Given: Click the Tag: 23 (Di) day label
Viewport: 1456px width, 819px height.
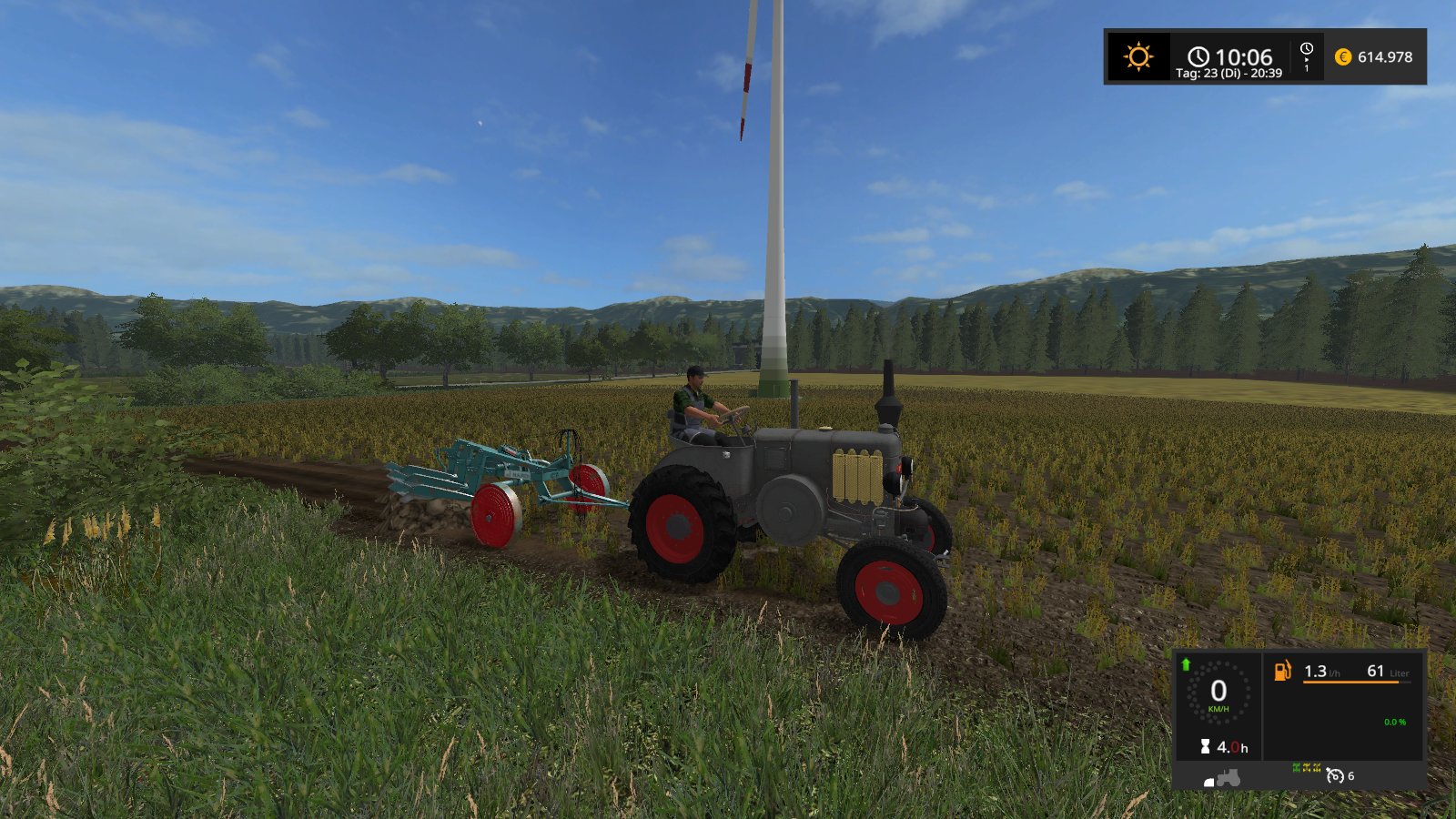Looking at the screenshot, I should 1231,73.
